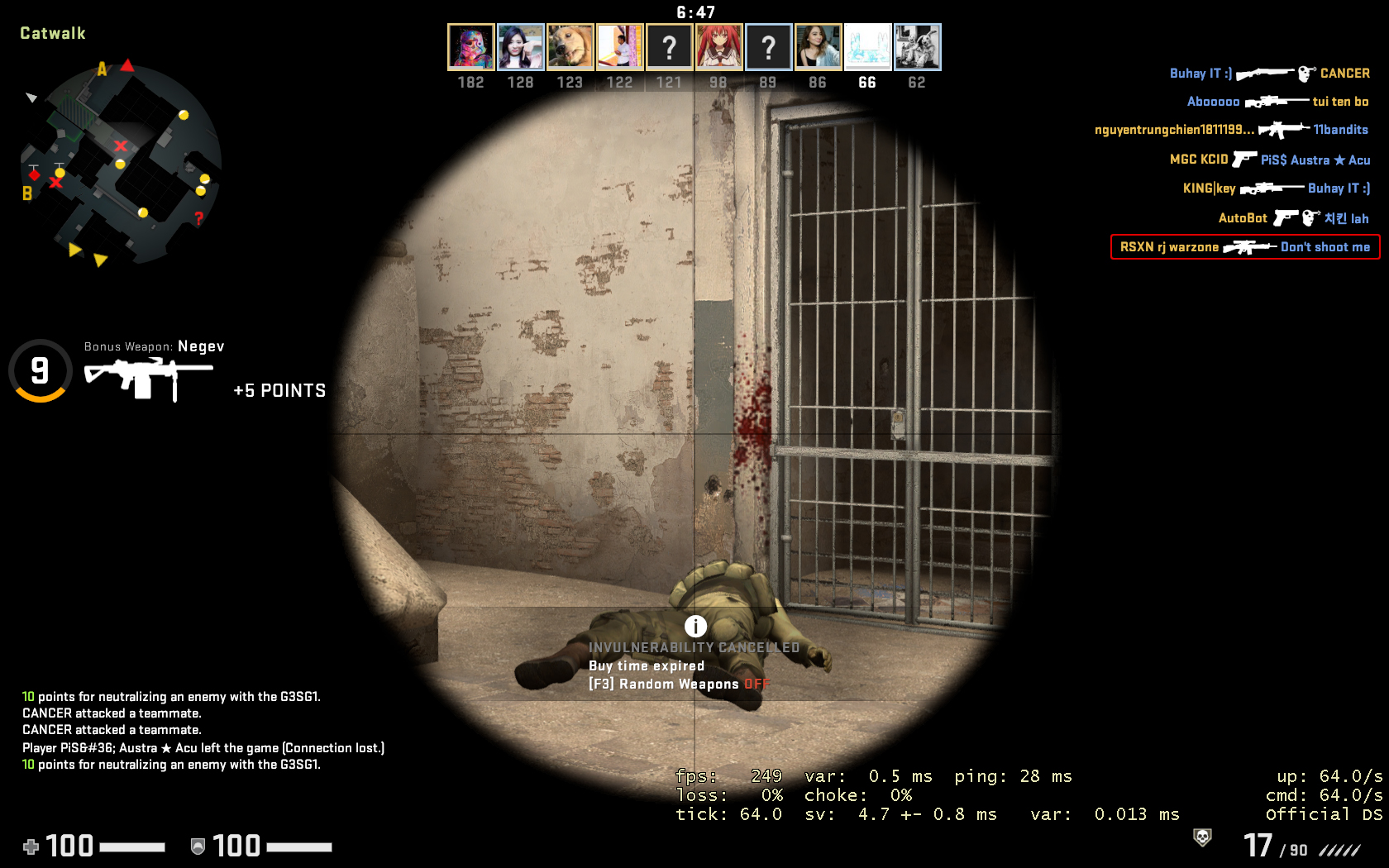Select the highlighted avatar scoring 66

[867, 46]
